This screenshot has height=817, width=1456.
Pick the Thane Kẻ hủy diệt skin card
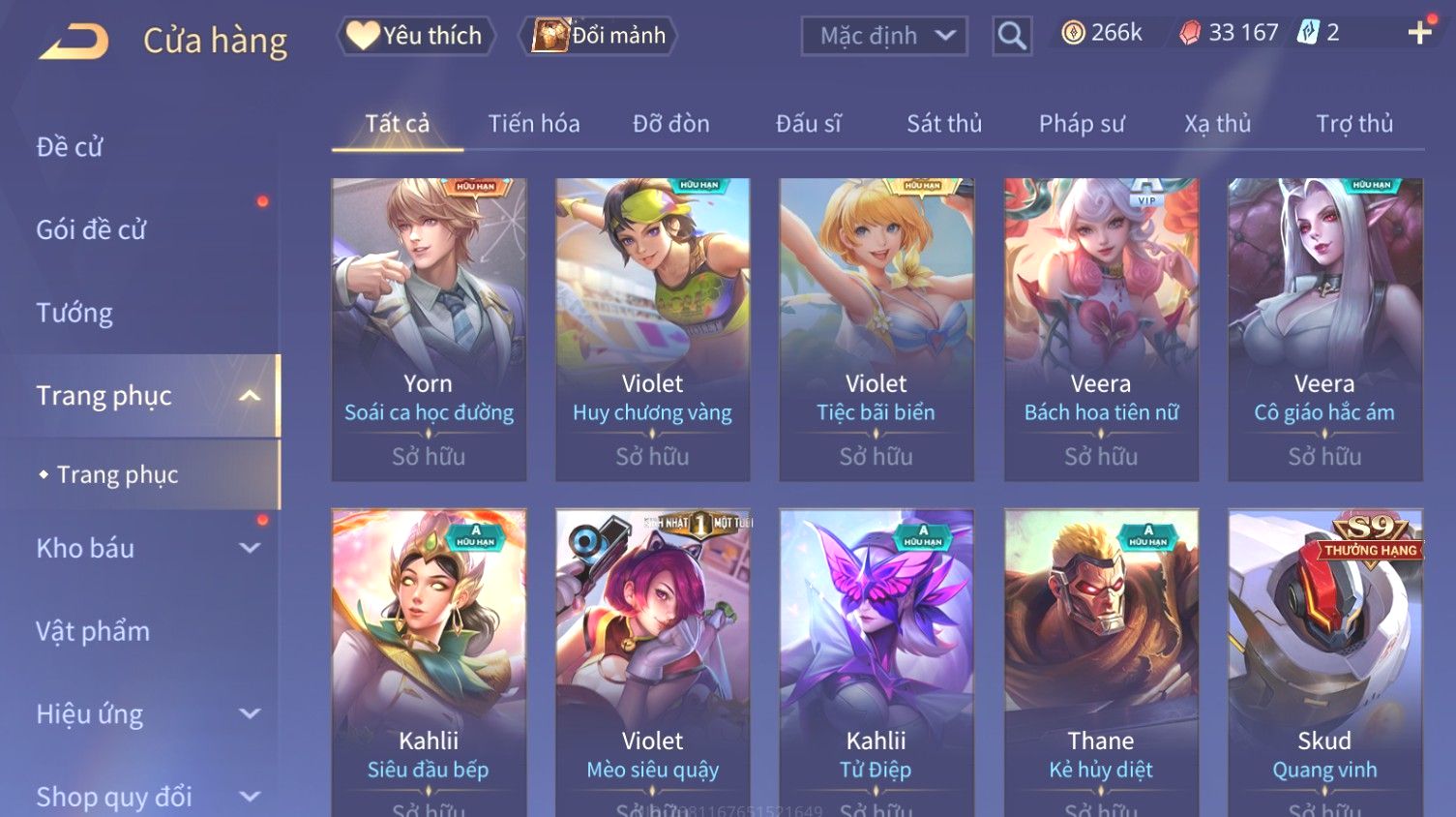pos(1101,658)
